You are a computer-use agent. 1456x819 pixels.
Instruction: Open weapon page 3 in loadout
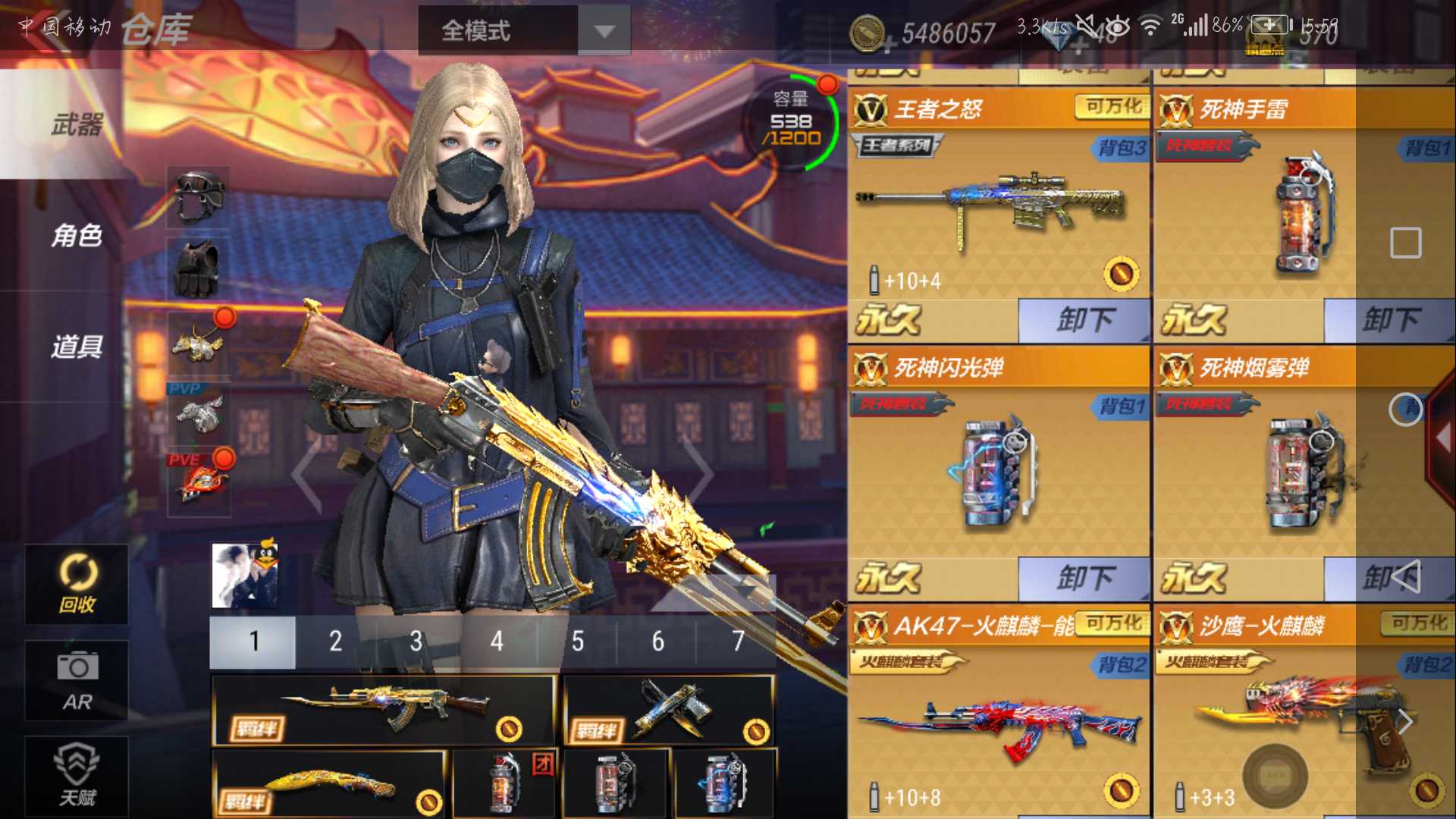pos(416,641)
